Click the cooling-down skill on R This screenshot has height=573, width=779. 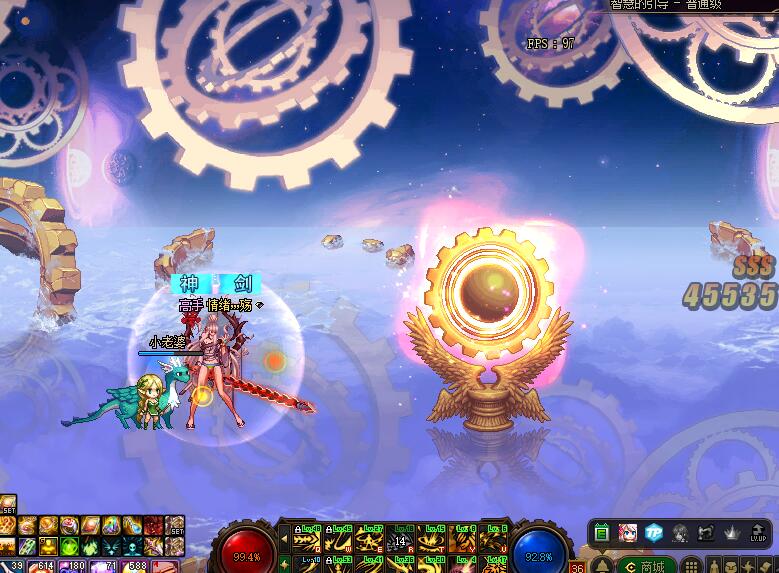[x=401, y=538]
